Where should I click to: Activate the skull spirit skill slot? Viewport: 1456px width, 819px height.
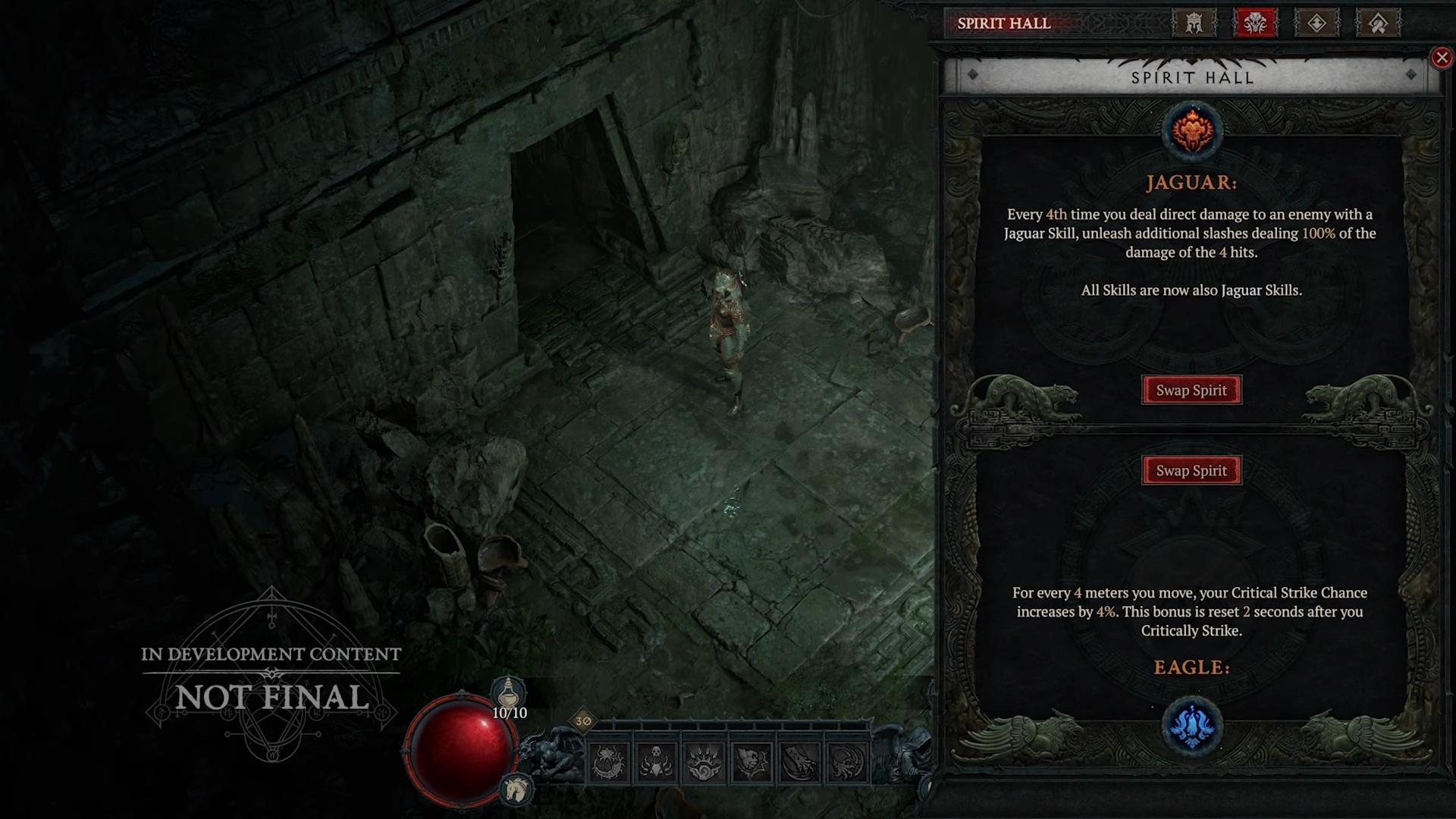click(656, 762)
